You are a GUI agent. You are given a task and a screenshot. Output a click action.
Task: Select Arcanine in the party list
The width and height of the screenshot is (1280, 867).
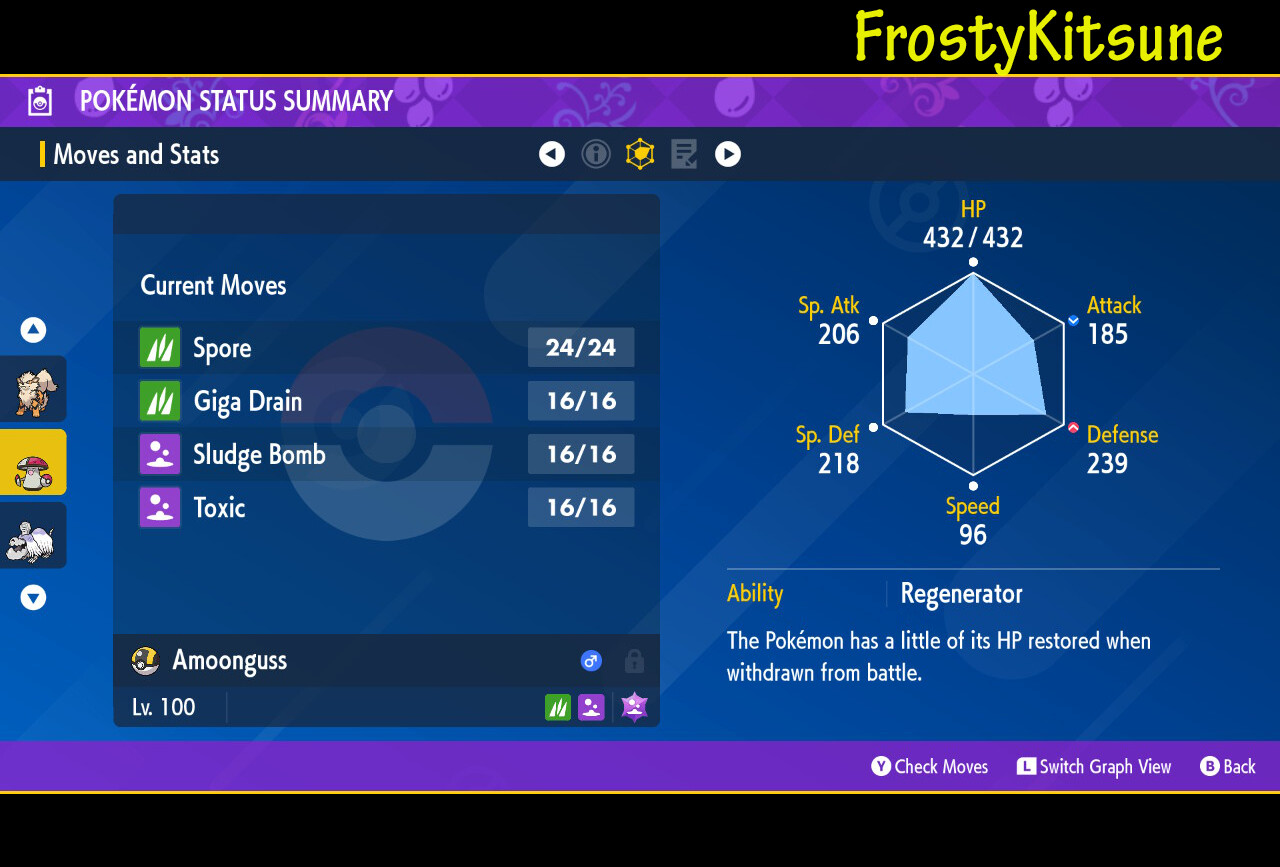[x=33, y=389]
